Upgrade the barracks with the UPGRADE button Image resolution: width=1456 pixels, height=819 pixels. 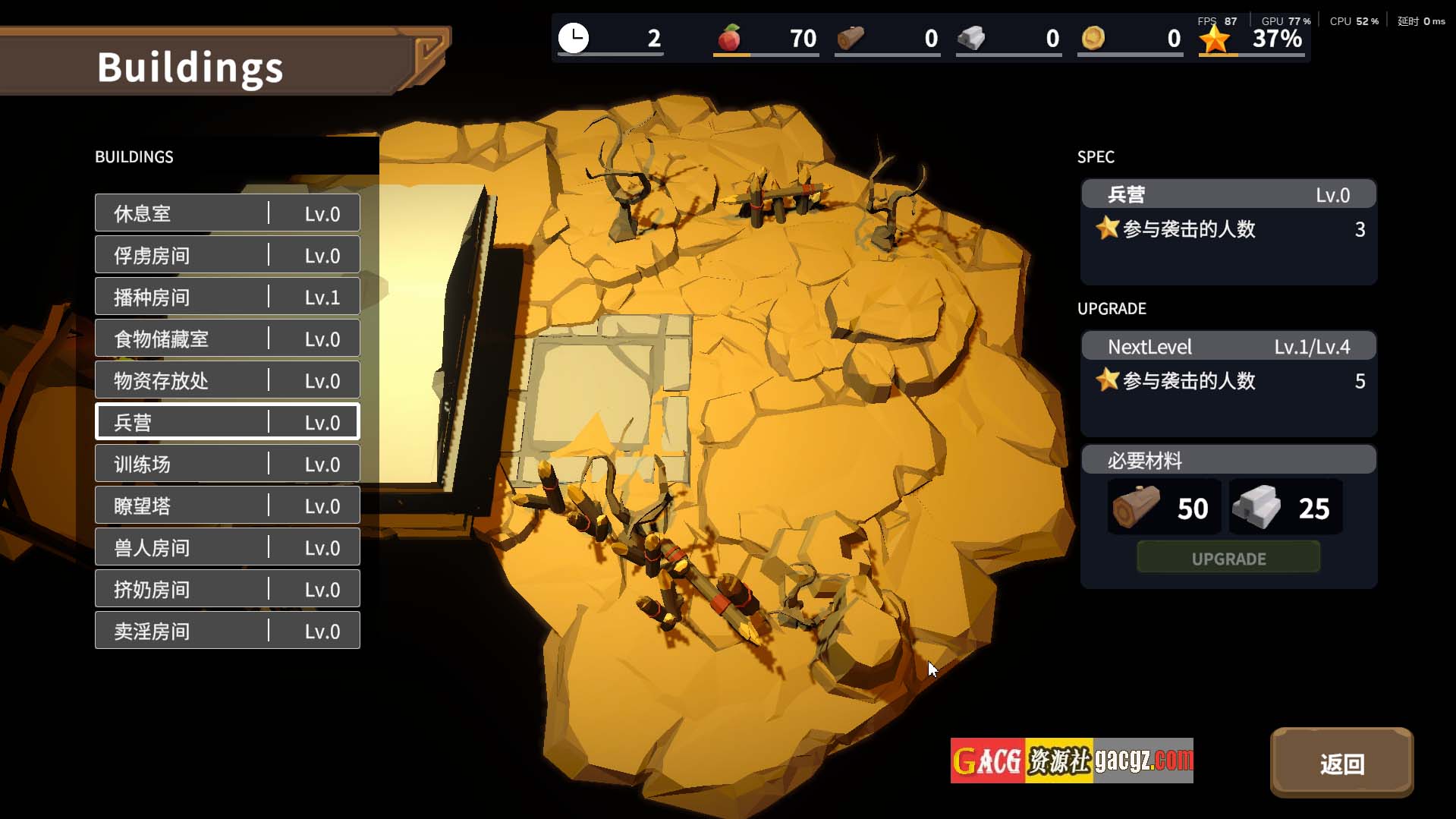point(1228,559)
